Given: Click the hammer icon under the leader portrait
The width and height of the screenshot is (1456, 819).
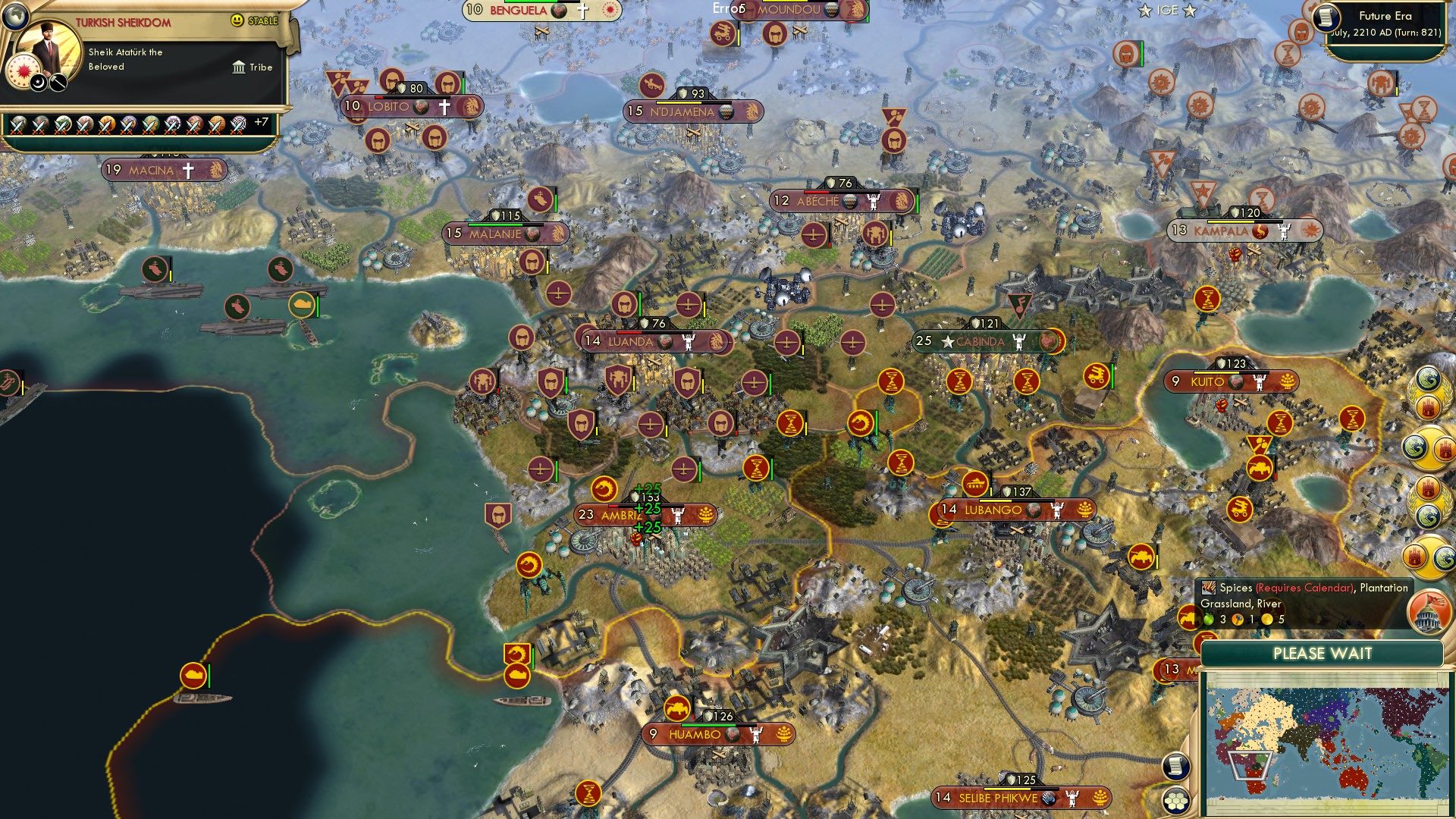Looking at the screenshot, I should coord(57,83).
